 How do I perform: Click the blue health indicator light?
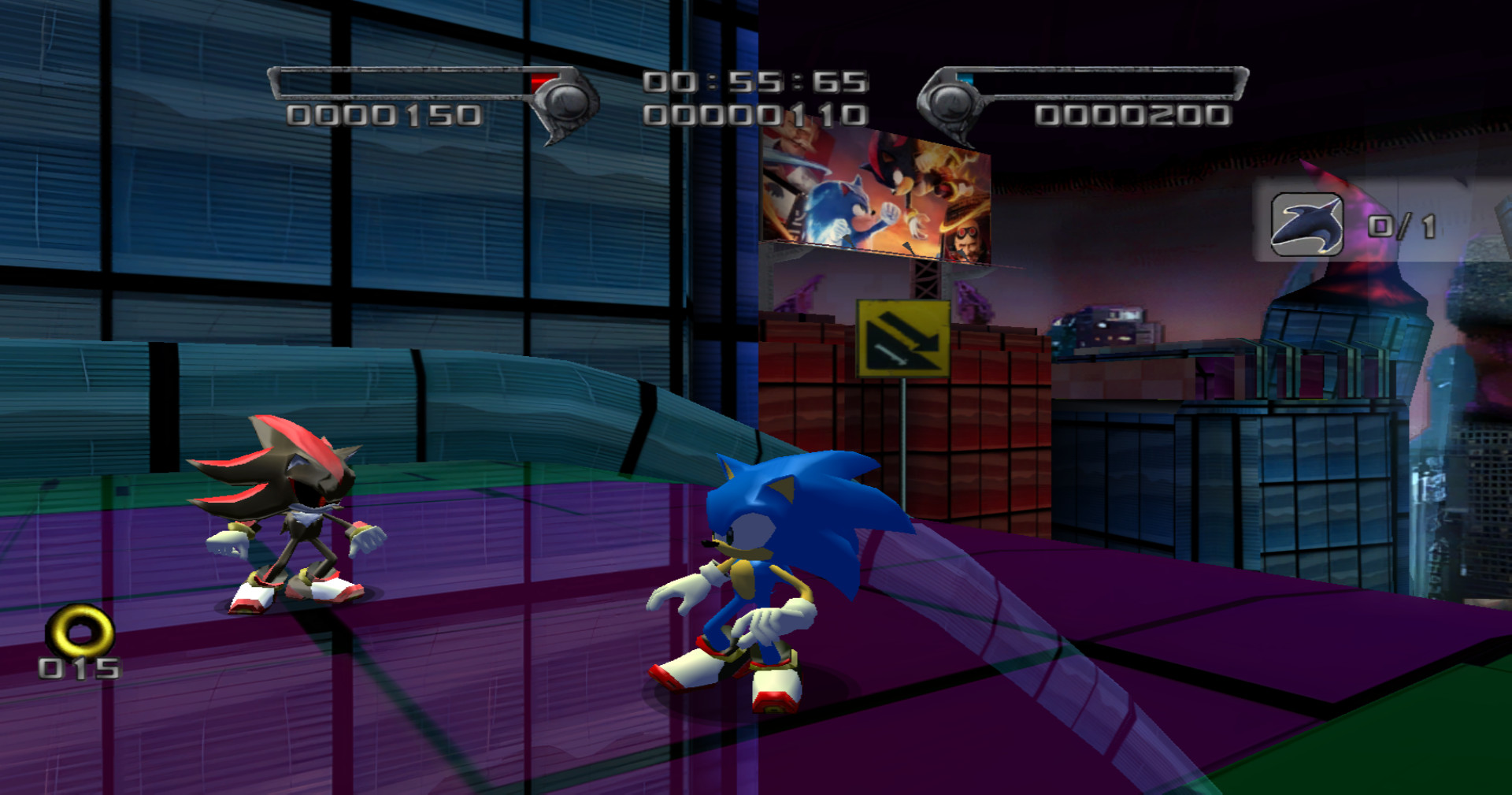coord(965,77)
